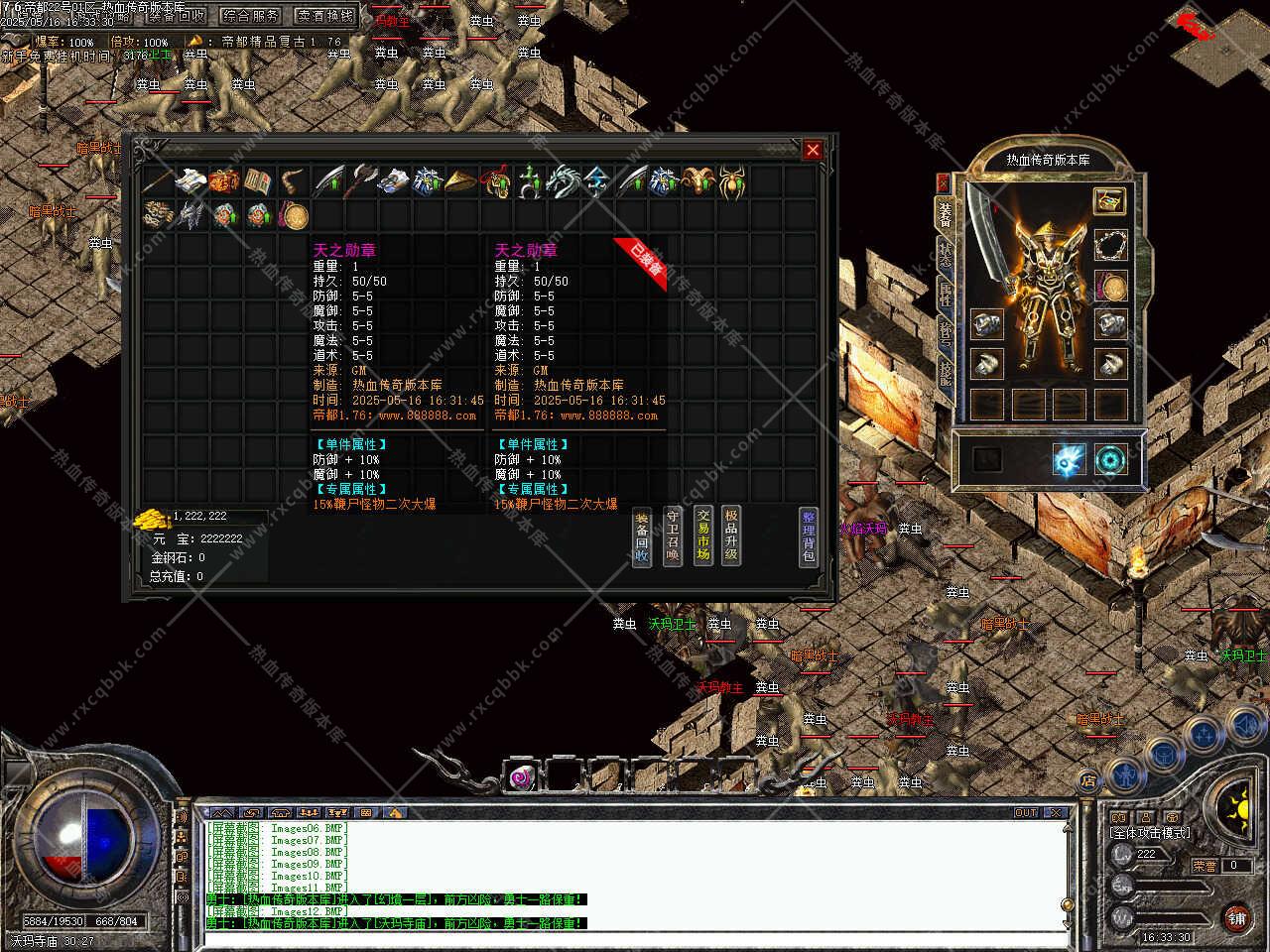Open 守卫召唤 guard summon

[672, 535]
